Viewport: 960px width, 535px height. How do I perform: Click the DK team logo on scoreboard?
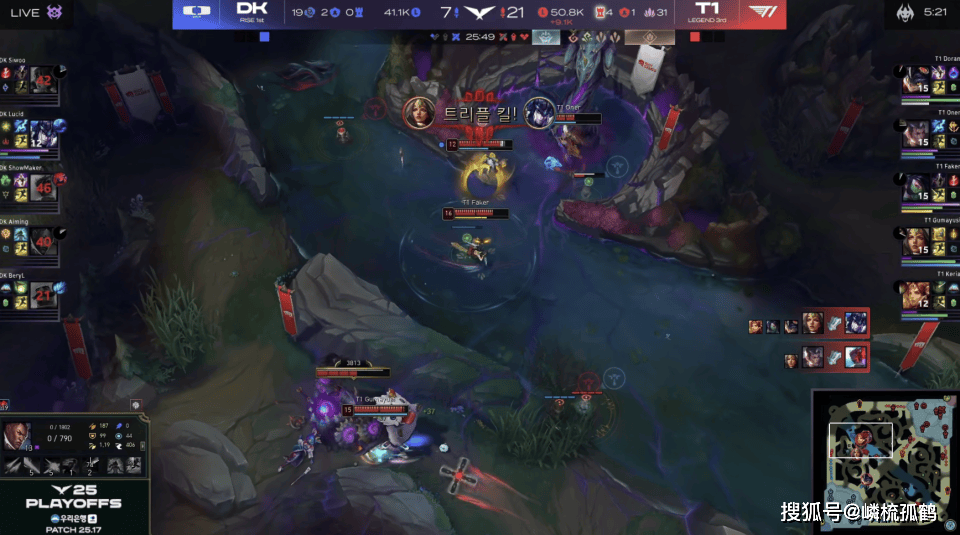pyautogui.click(x=246, y=12)
